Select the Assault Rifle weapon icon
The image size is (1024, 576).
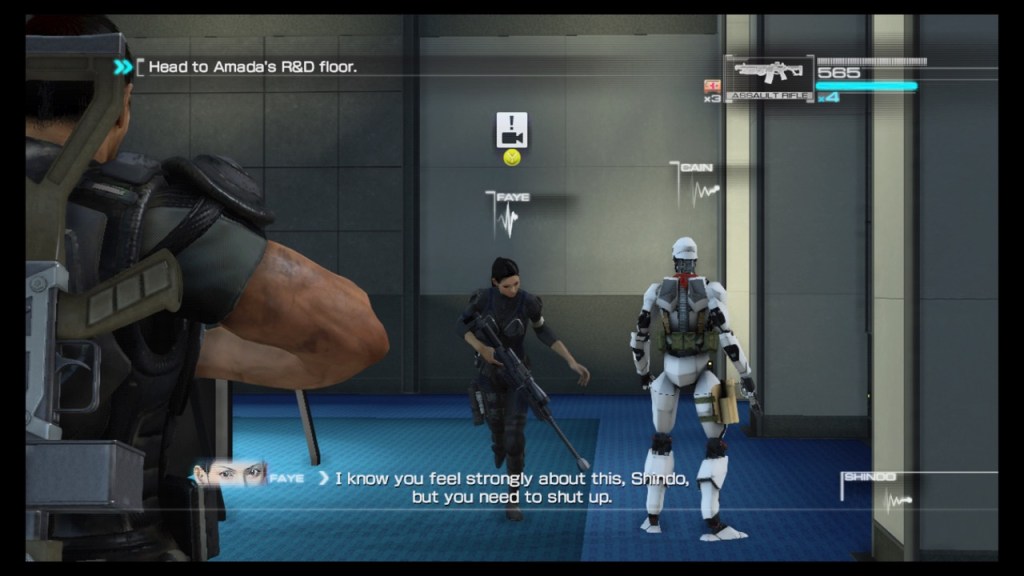(x=768, y=76)
